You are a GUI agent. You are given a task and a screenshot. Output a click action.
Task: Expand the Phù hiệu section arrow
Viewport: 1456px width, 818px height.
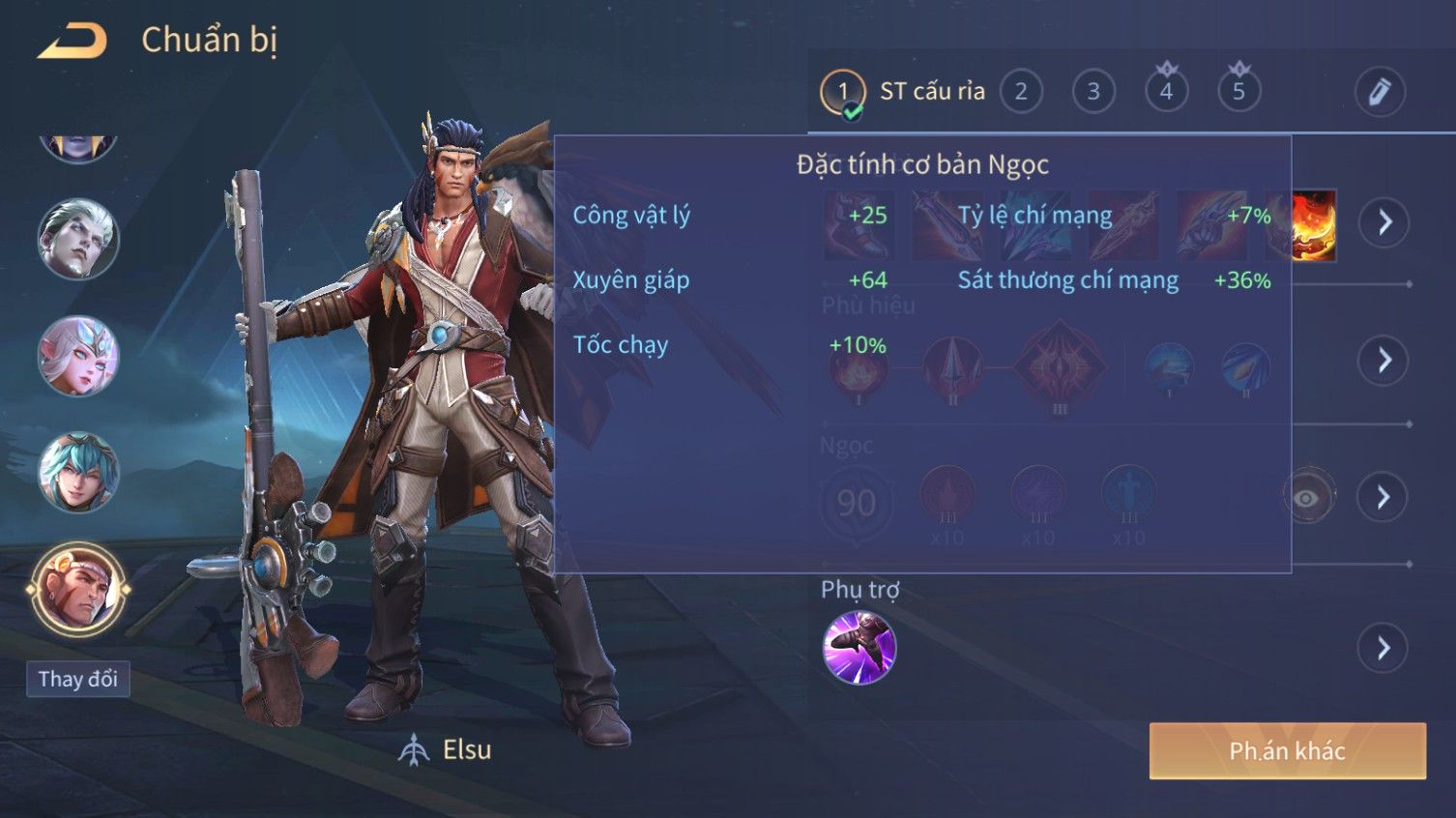pyautogui.click(x=1384, y=361)
